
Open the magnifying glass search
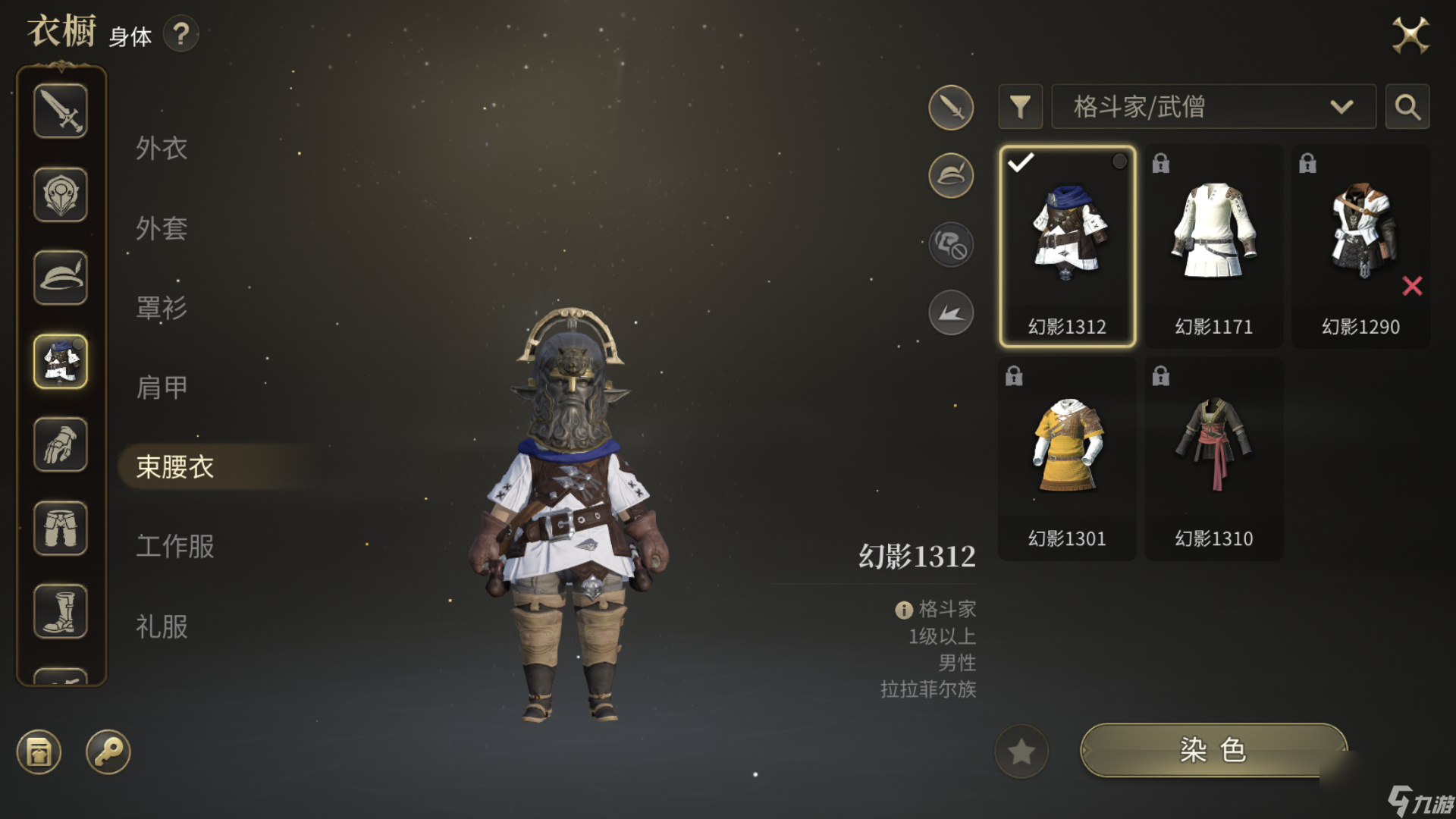1407,107
